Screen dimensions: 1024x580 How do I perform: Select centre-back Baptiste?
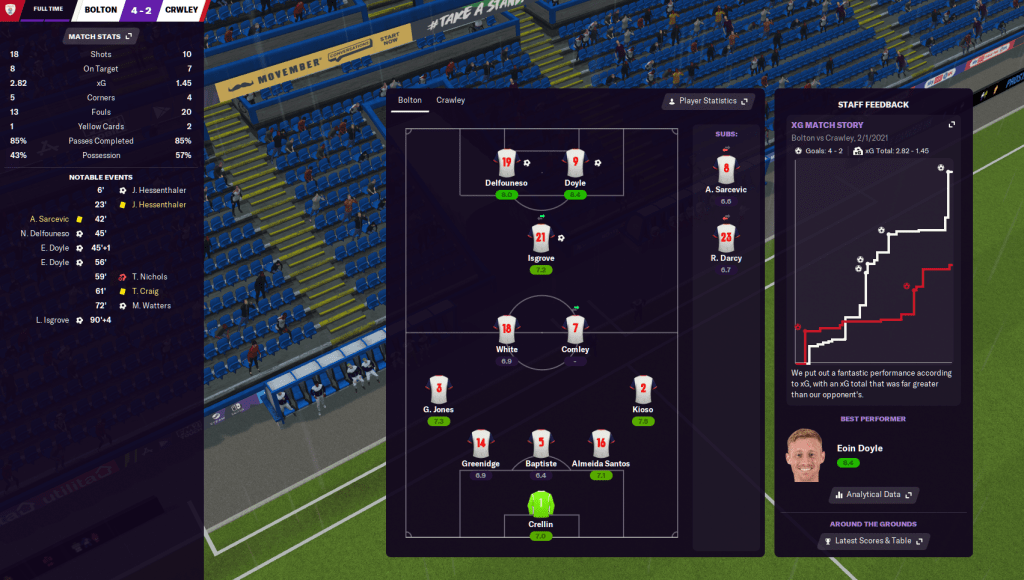click(x=541, y=443)
